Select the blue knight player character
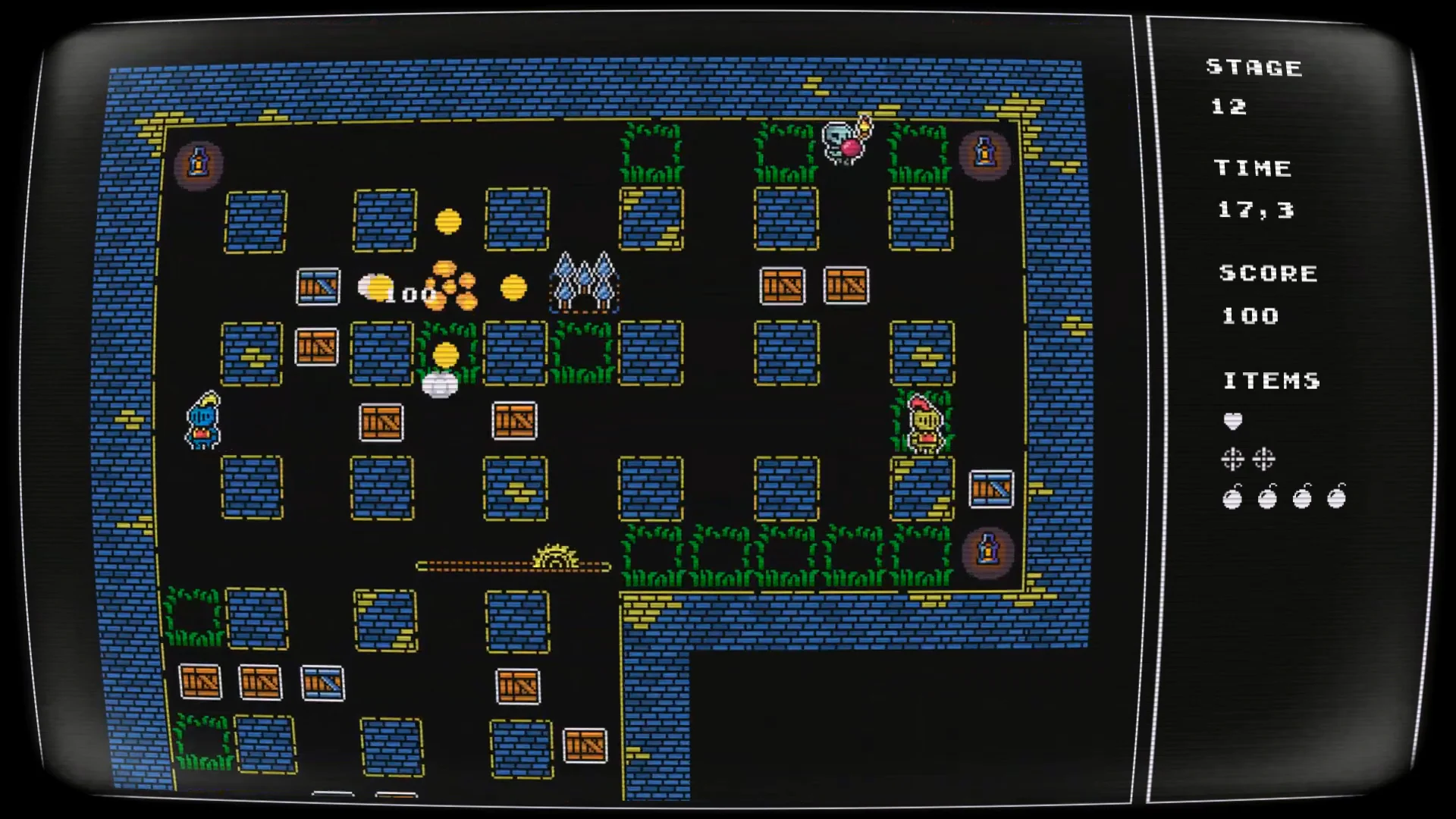The width and height of the screenshot is (1456, 819). pyautogui.click(x=202, y=421)
